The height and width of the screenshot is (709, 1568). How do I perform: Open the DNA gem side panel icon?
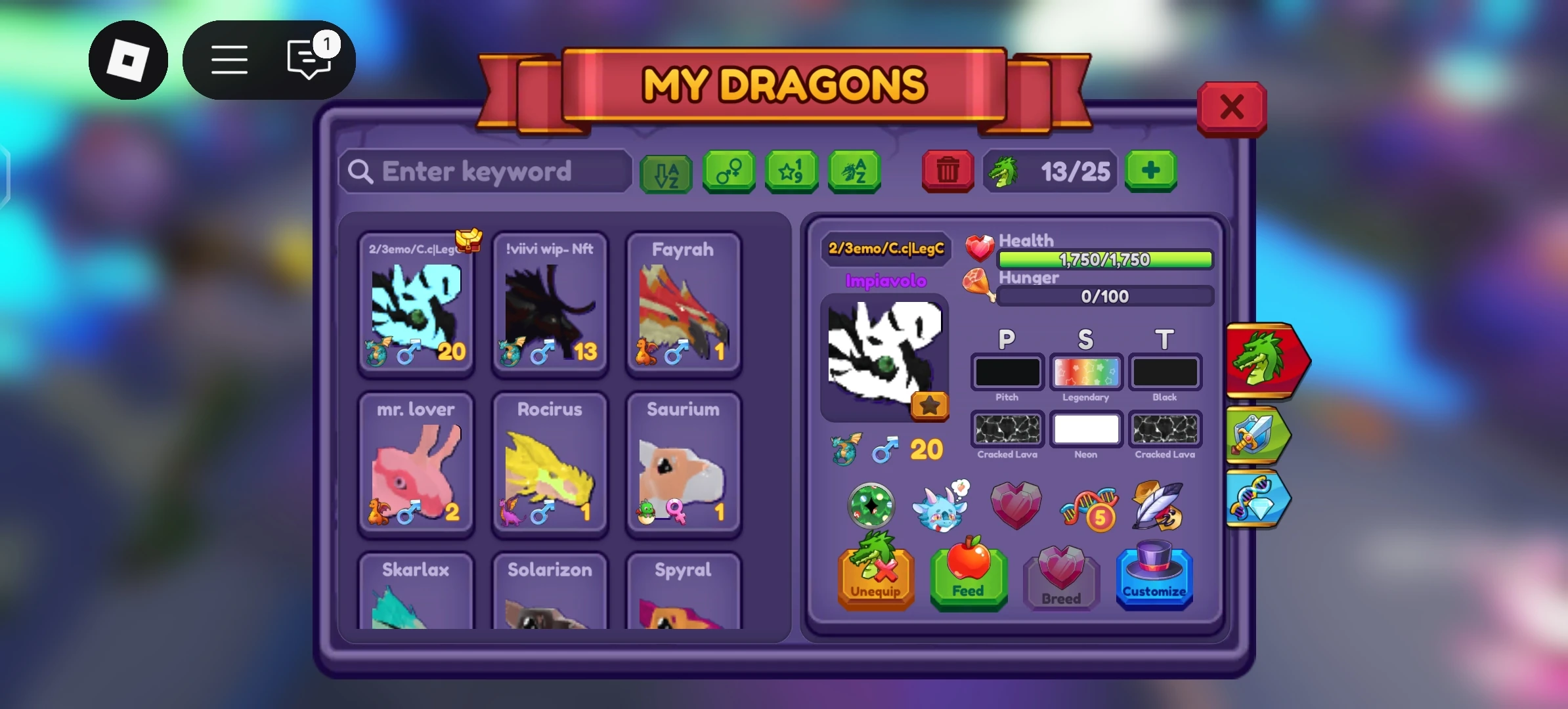[1256, 499]
